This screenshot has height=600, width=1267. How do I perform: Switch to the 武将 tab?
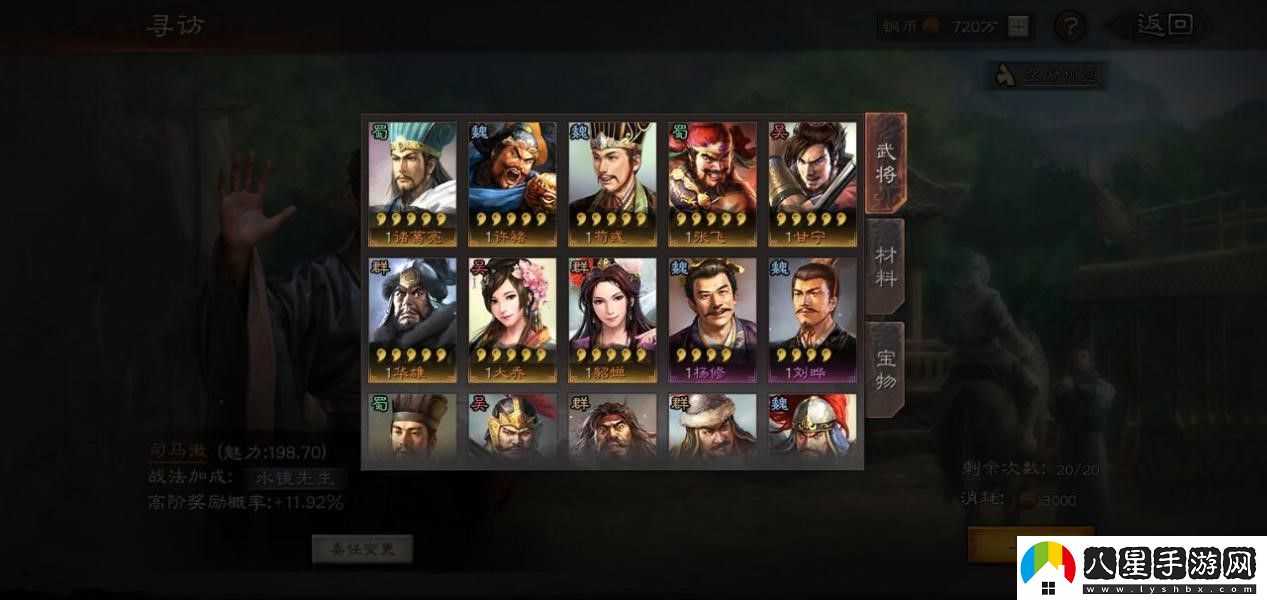click(886, 163)
